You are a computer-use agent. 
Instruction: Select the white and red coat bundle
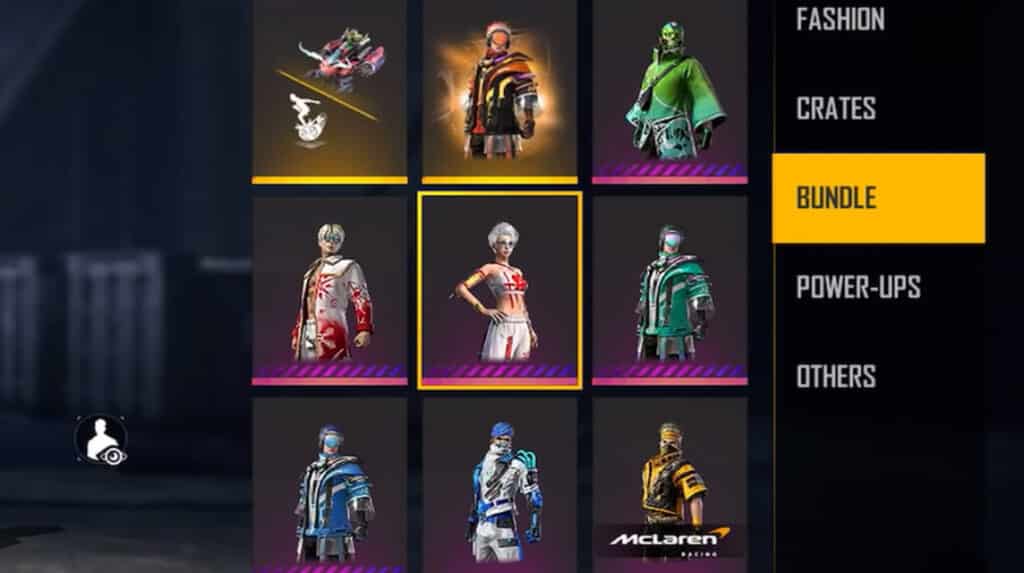point(330,290)
